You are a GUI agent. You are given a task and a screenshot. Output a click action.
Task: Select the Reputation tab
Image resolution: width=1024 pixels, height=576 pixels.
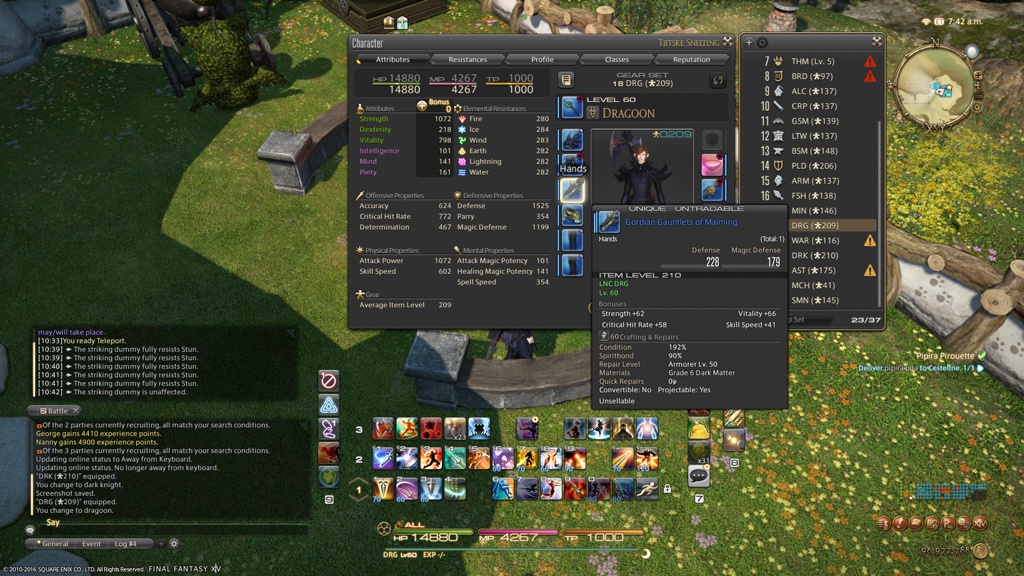(691, 59)
